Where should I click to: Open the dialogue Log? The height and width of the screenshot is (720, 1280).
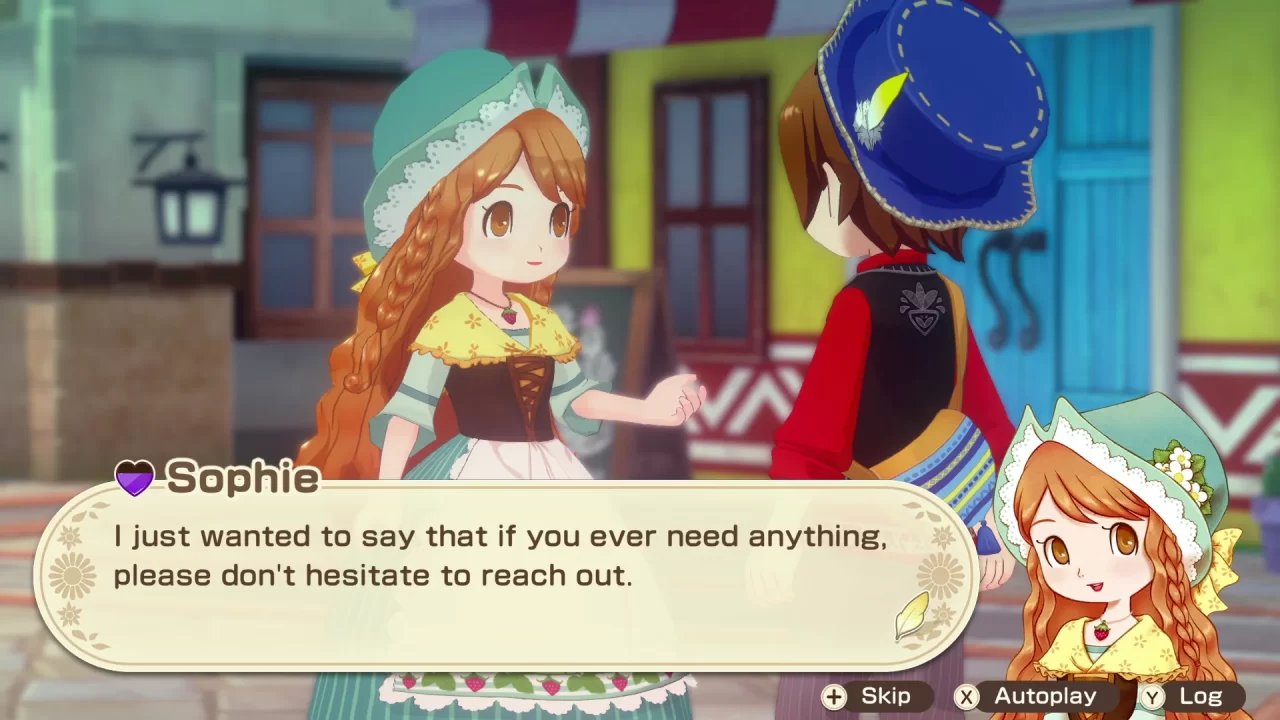[x=1185, y=697]
